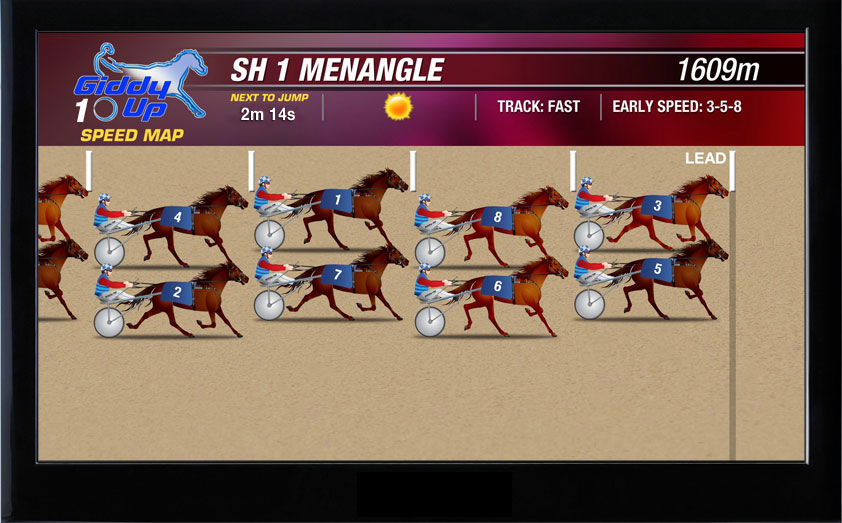Select runner number 6 on the speed map
Viewport: 842px width, 523px height.
pos(497,286)
